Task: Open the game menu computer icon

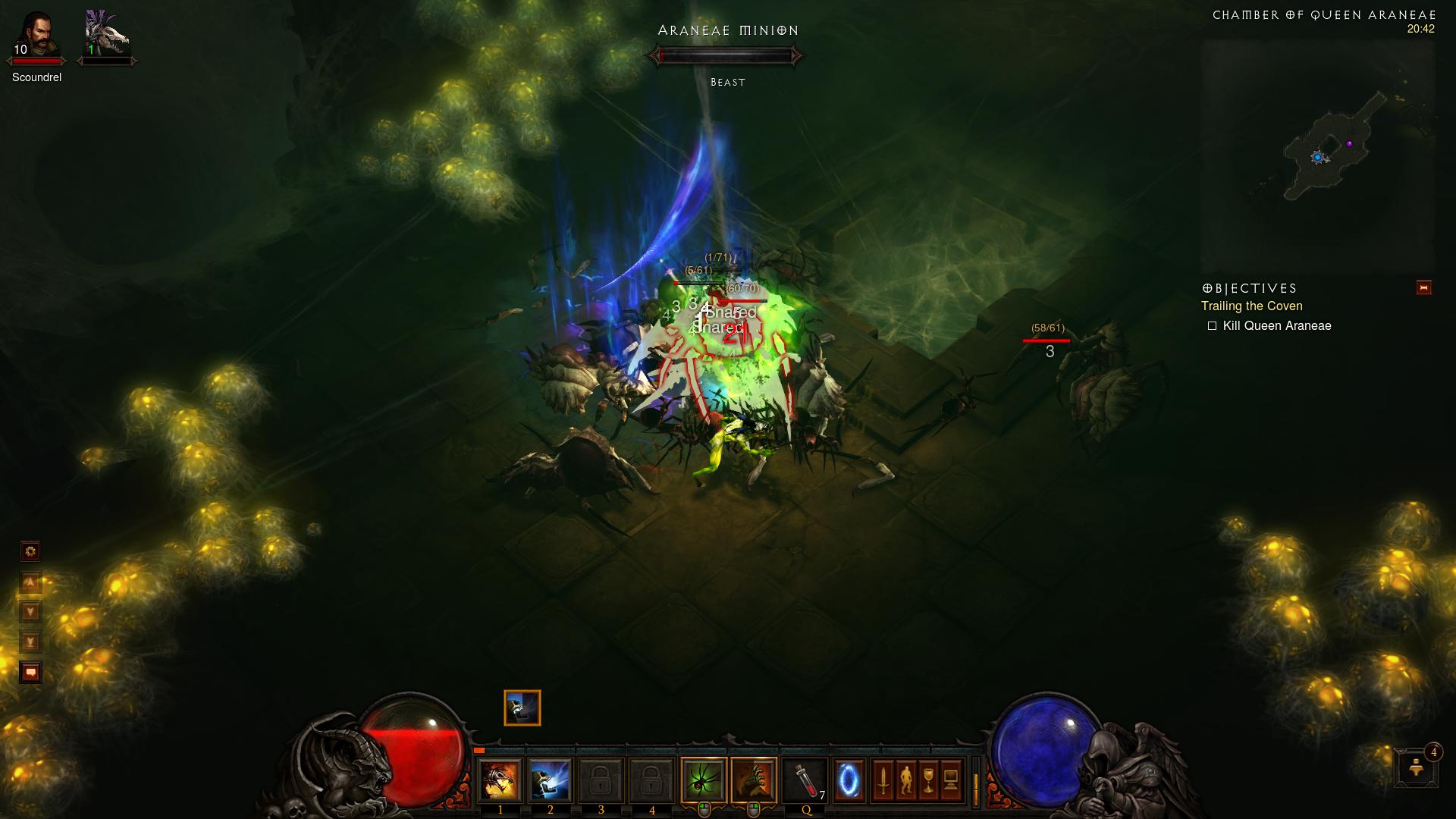Action: tap(951, 780)
